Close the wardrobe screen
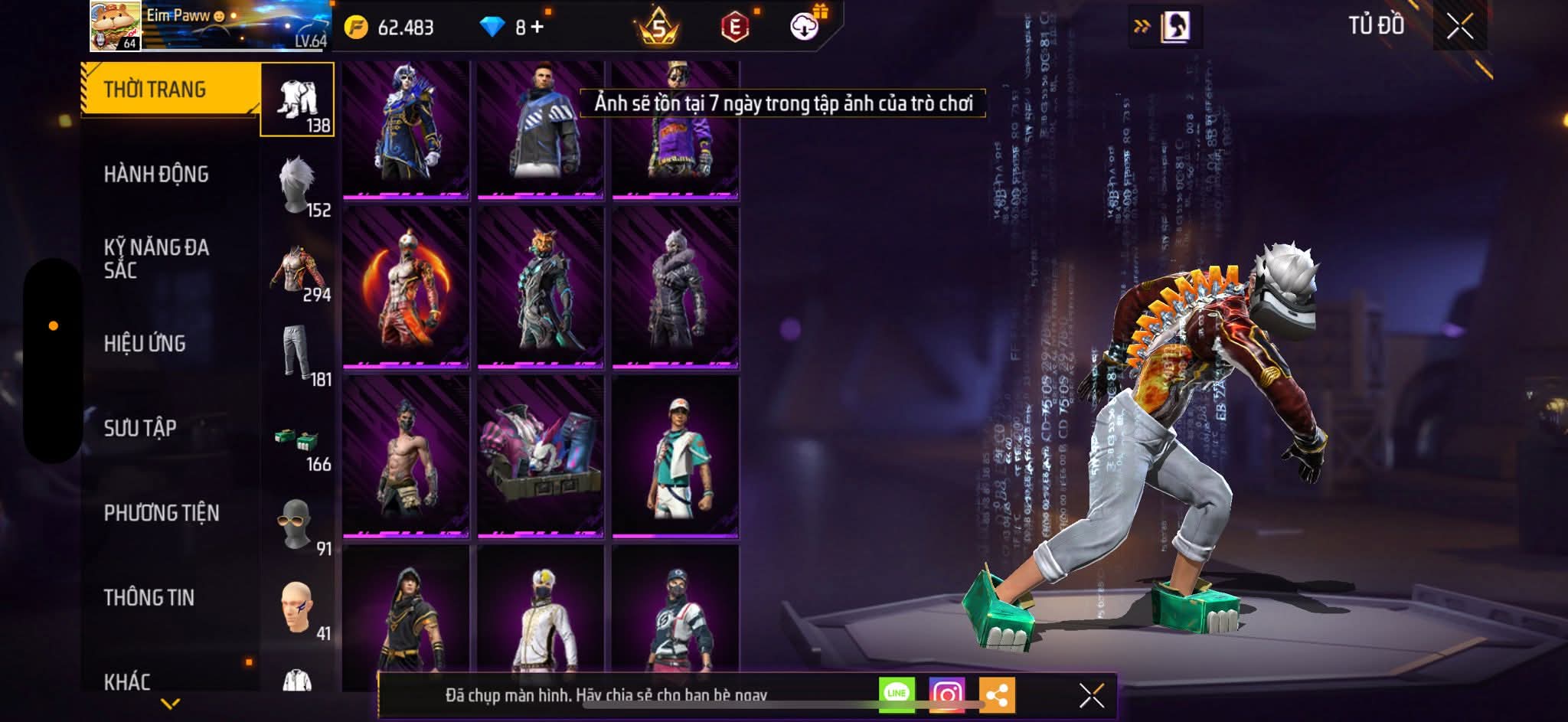 pyautogui.click(x=1459, y=28)
